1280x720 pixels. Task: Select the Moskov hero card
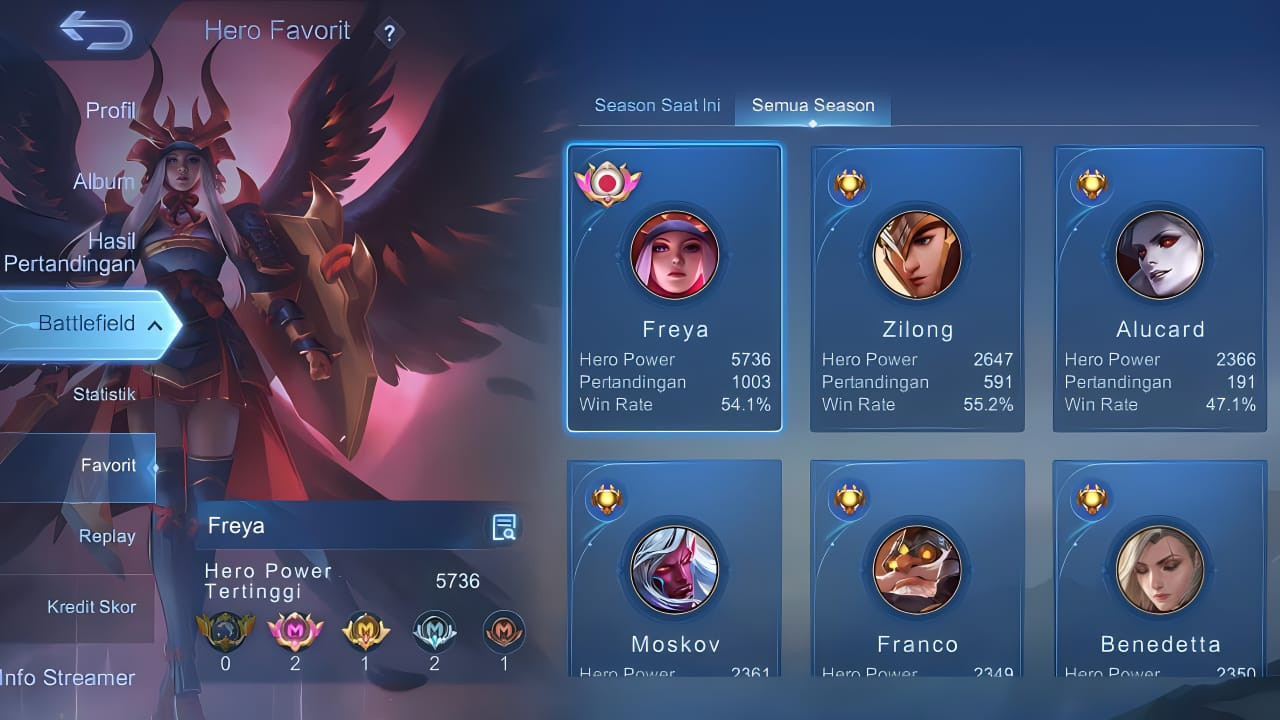tap(675, 572)
